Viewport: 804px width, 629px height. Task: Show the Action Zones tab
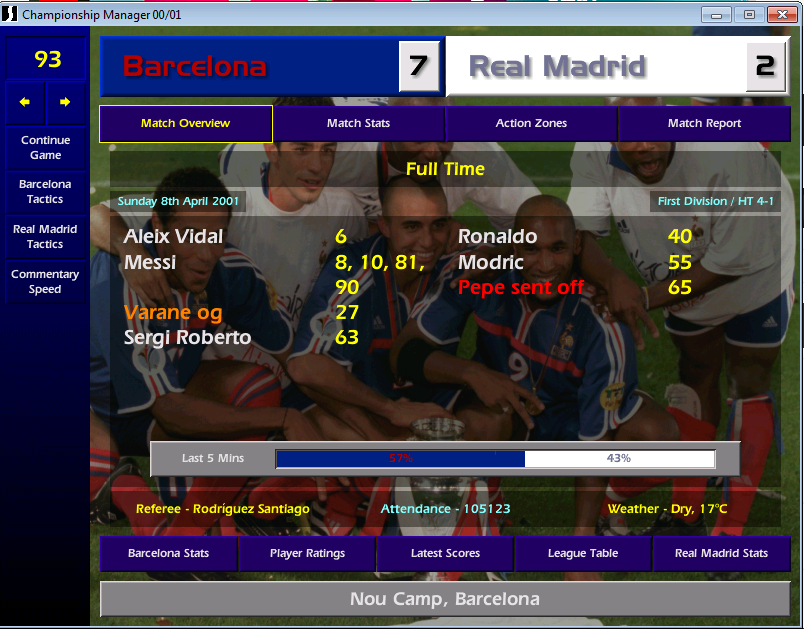tap(531, 124)
